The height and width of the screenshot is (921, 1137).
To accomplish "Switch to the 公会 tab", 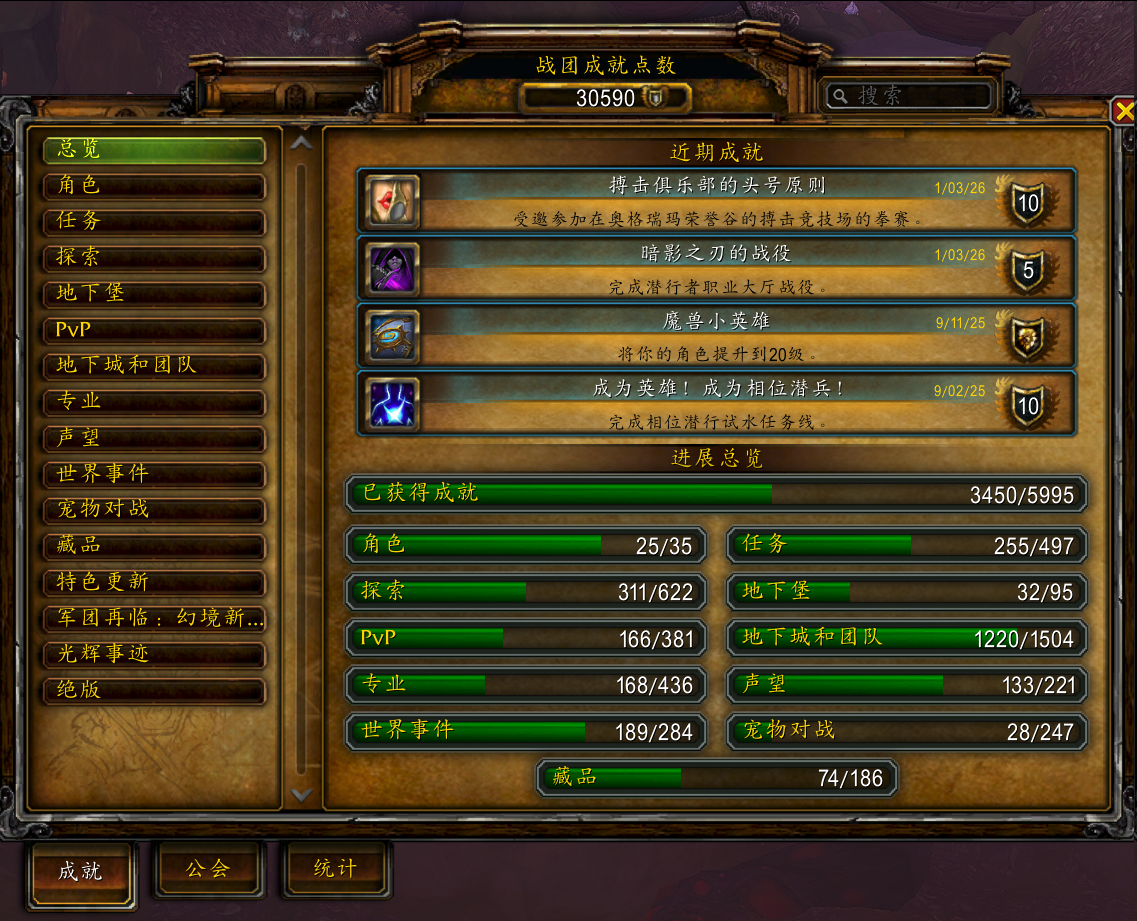I will [208, 869].
